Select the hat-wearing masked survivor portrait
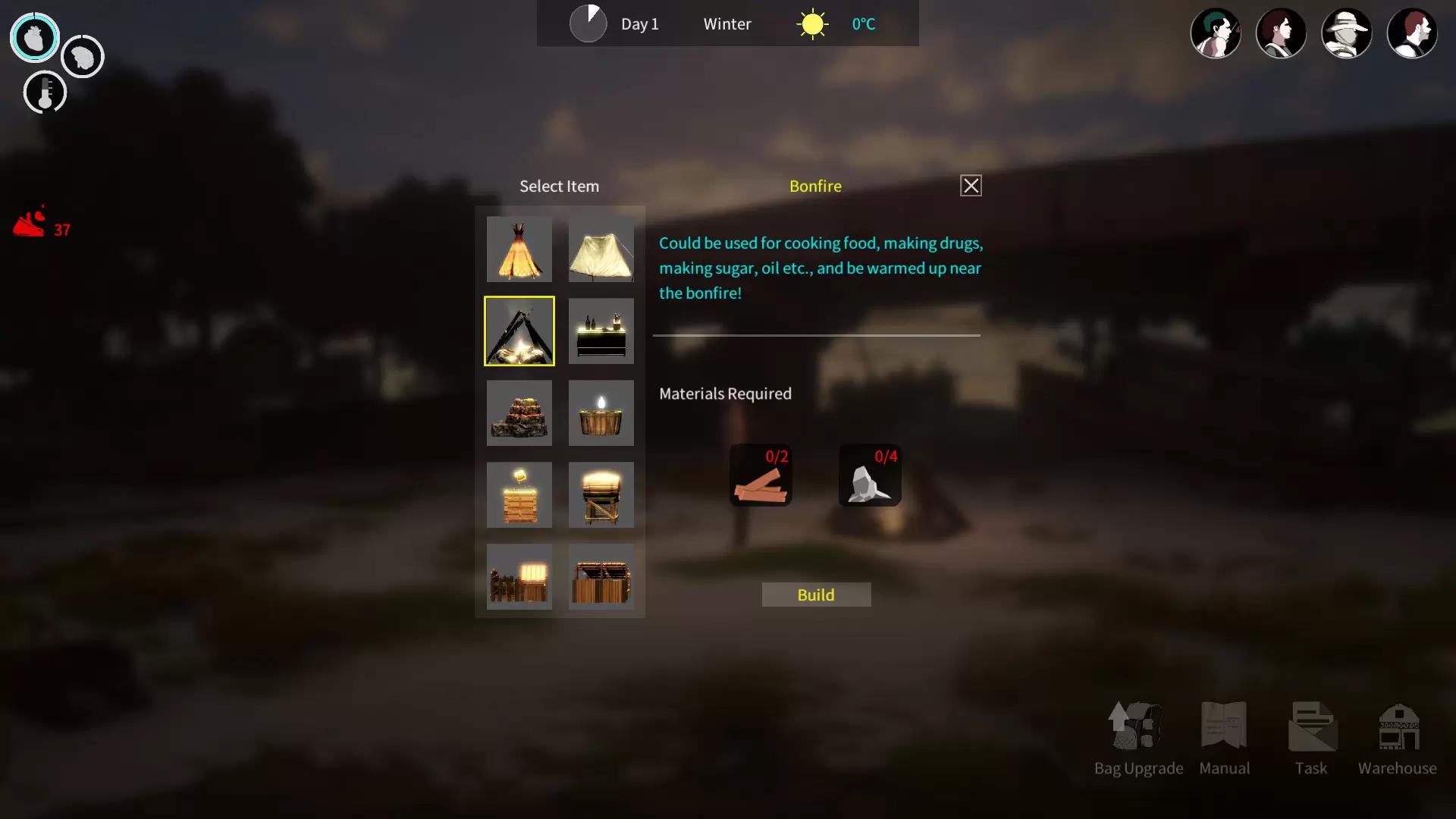Screen dimensions: 1456x819 point(1346,33)
